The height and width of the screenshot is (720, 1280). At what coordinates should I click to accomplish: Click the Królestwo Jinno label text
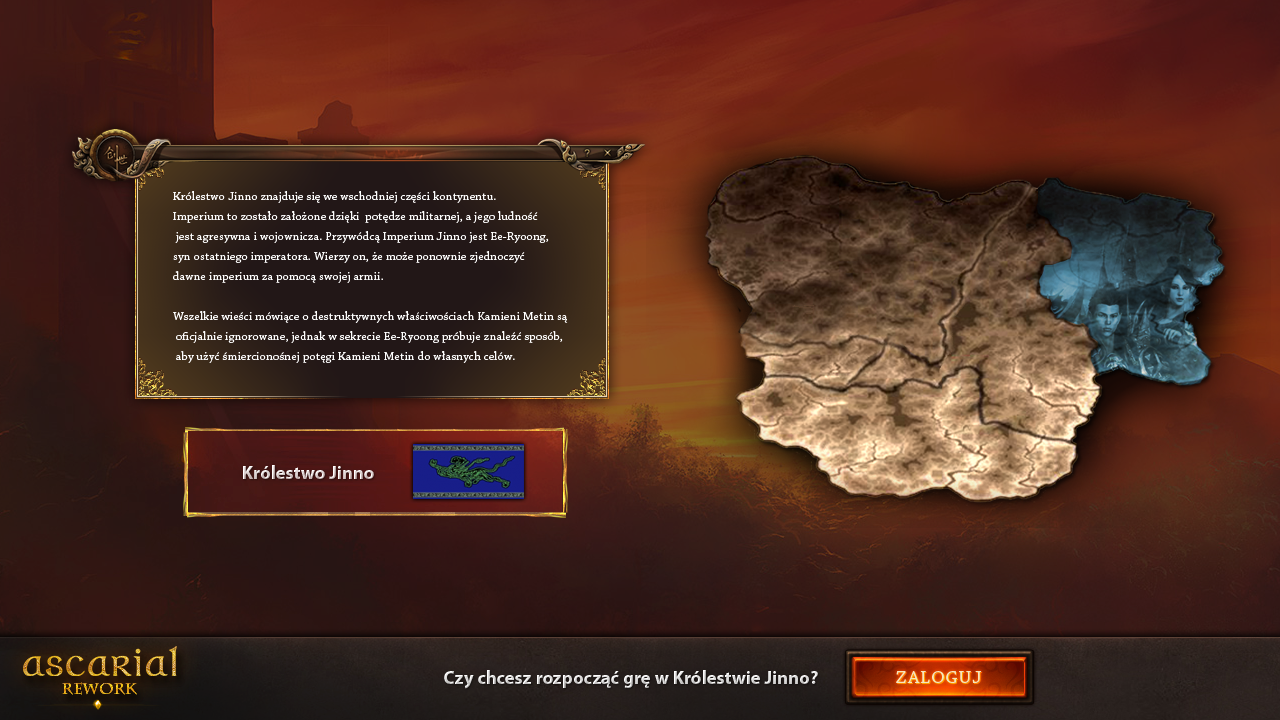pos(309,473)
